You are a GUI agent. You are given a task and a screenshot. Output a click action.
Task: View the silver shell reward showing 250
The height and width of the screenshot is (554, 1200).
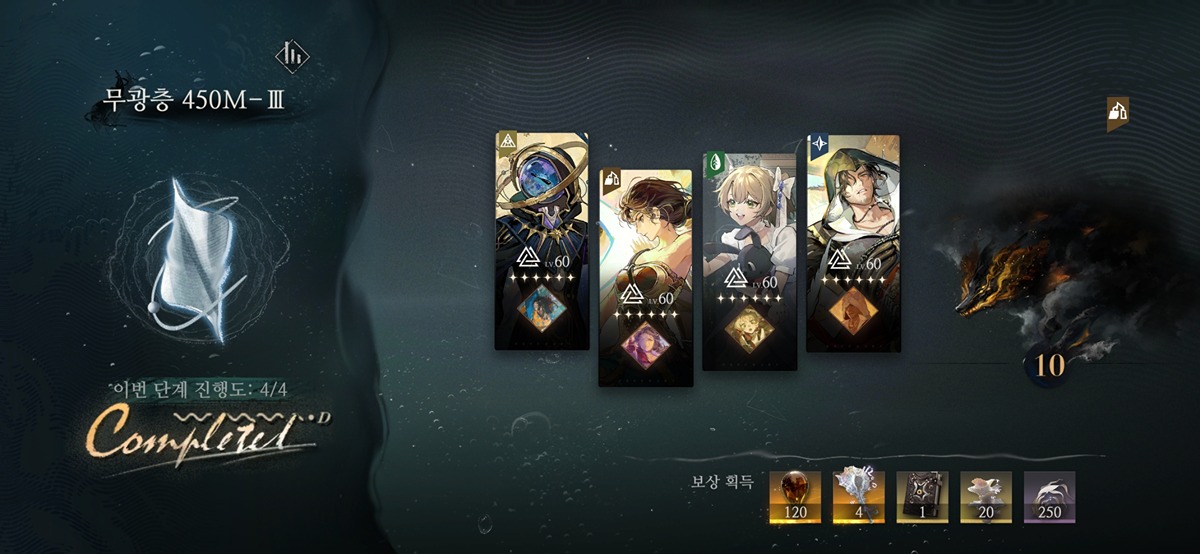[1049, 497]
